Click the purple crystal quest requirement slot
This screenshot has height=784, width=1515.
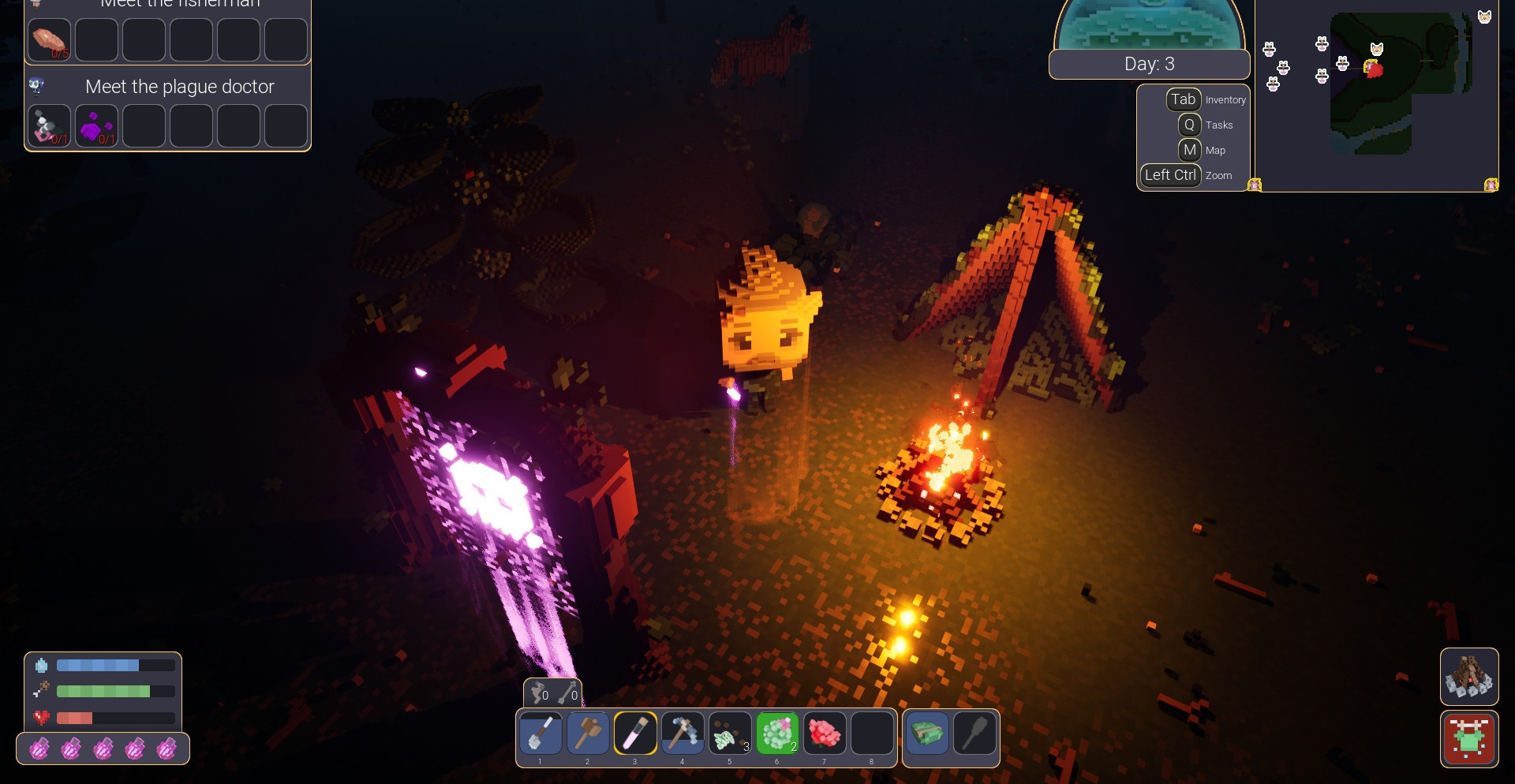click(x=97, y=126)
